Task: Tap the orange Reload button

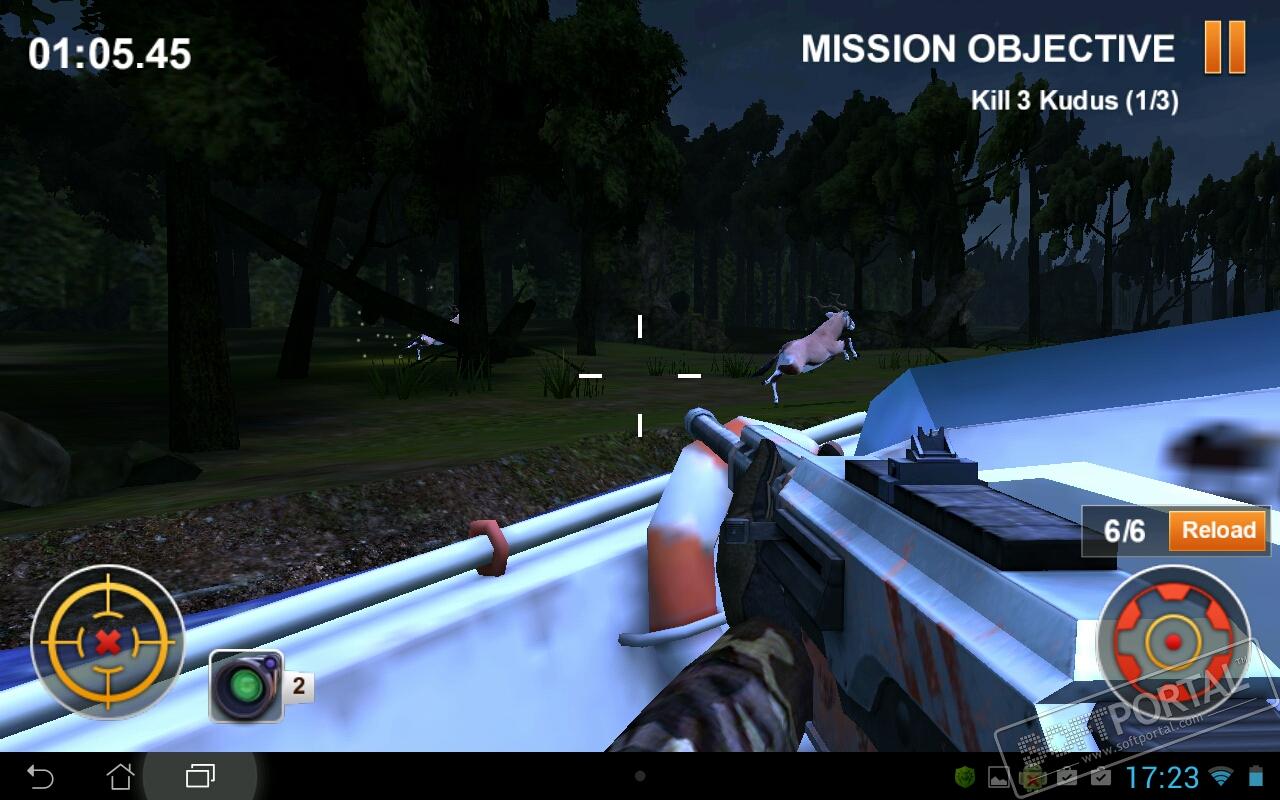Action: tap(1218, 531)
